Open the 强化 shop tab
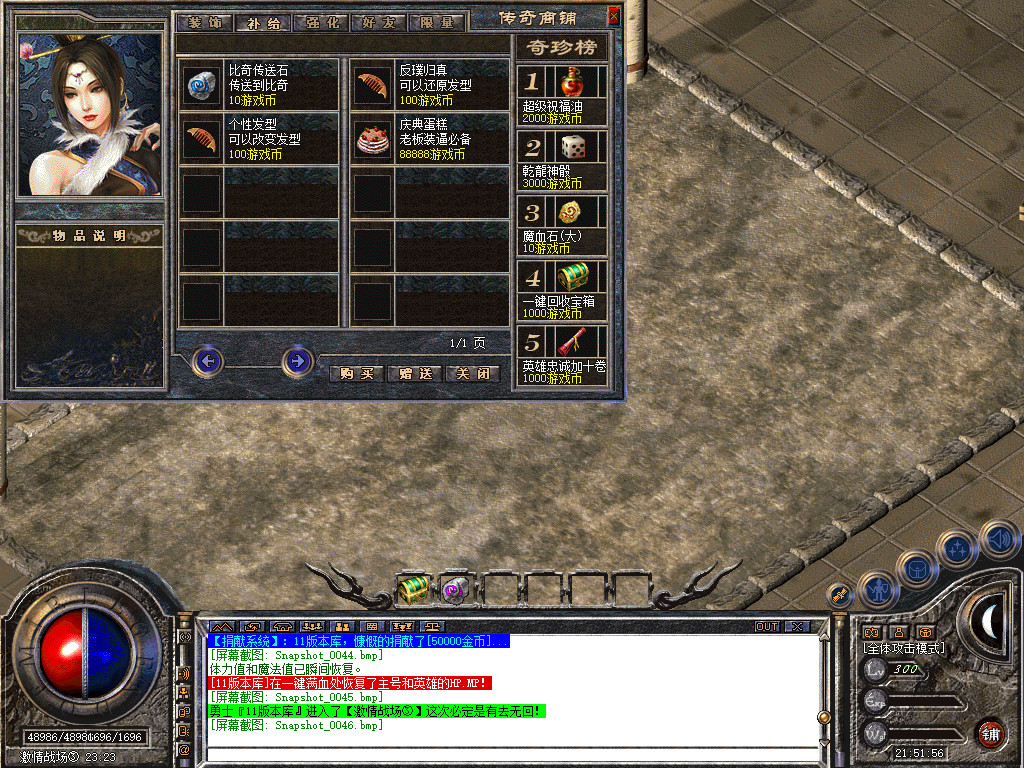 pos(321,22)
